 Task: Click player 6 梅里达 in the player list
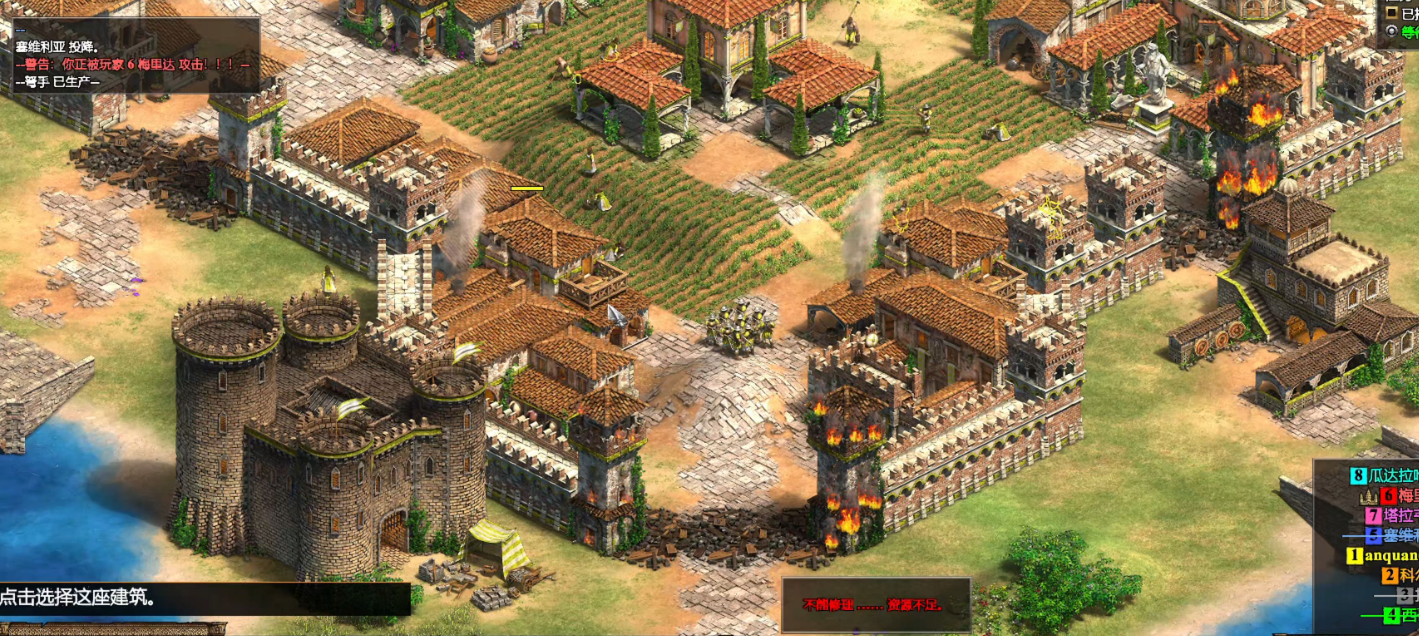pyautogui.click(x=1400, y=496)
